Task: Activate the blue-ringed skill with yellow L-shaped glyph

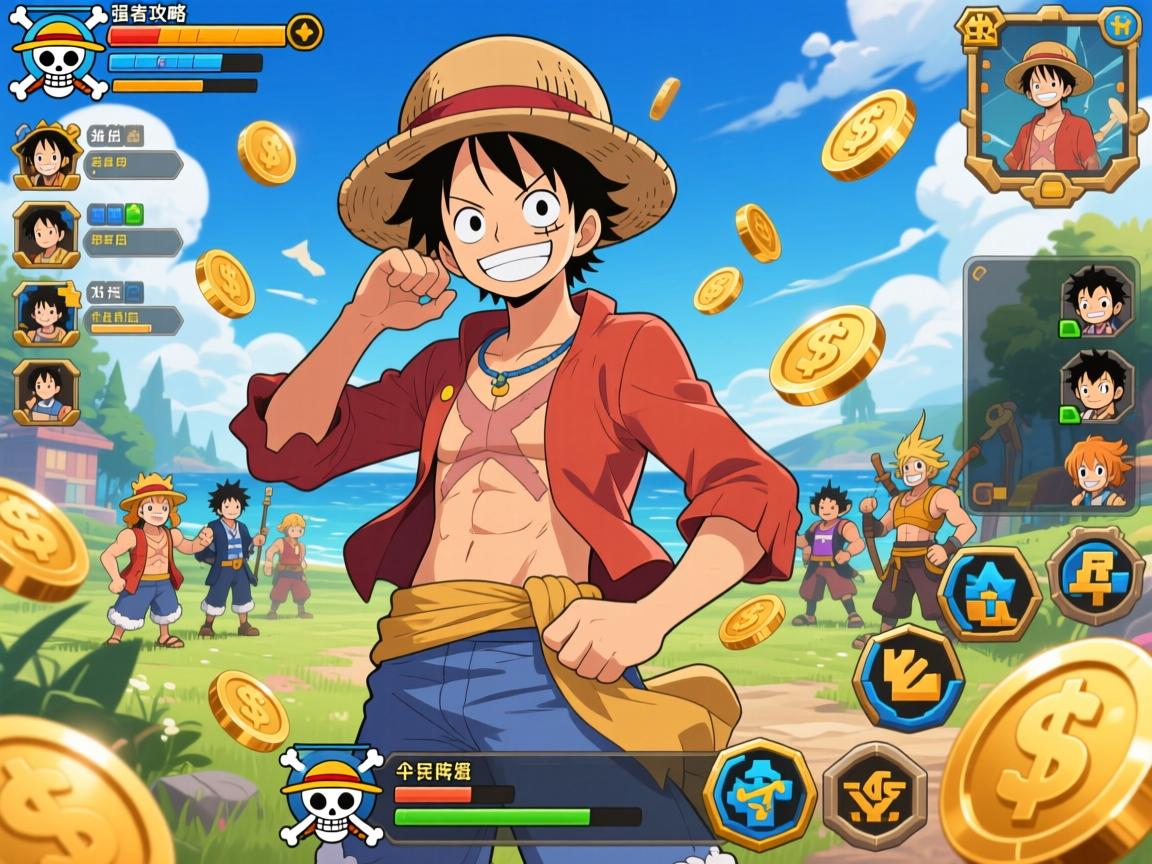Action: (907, 678)
